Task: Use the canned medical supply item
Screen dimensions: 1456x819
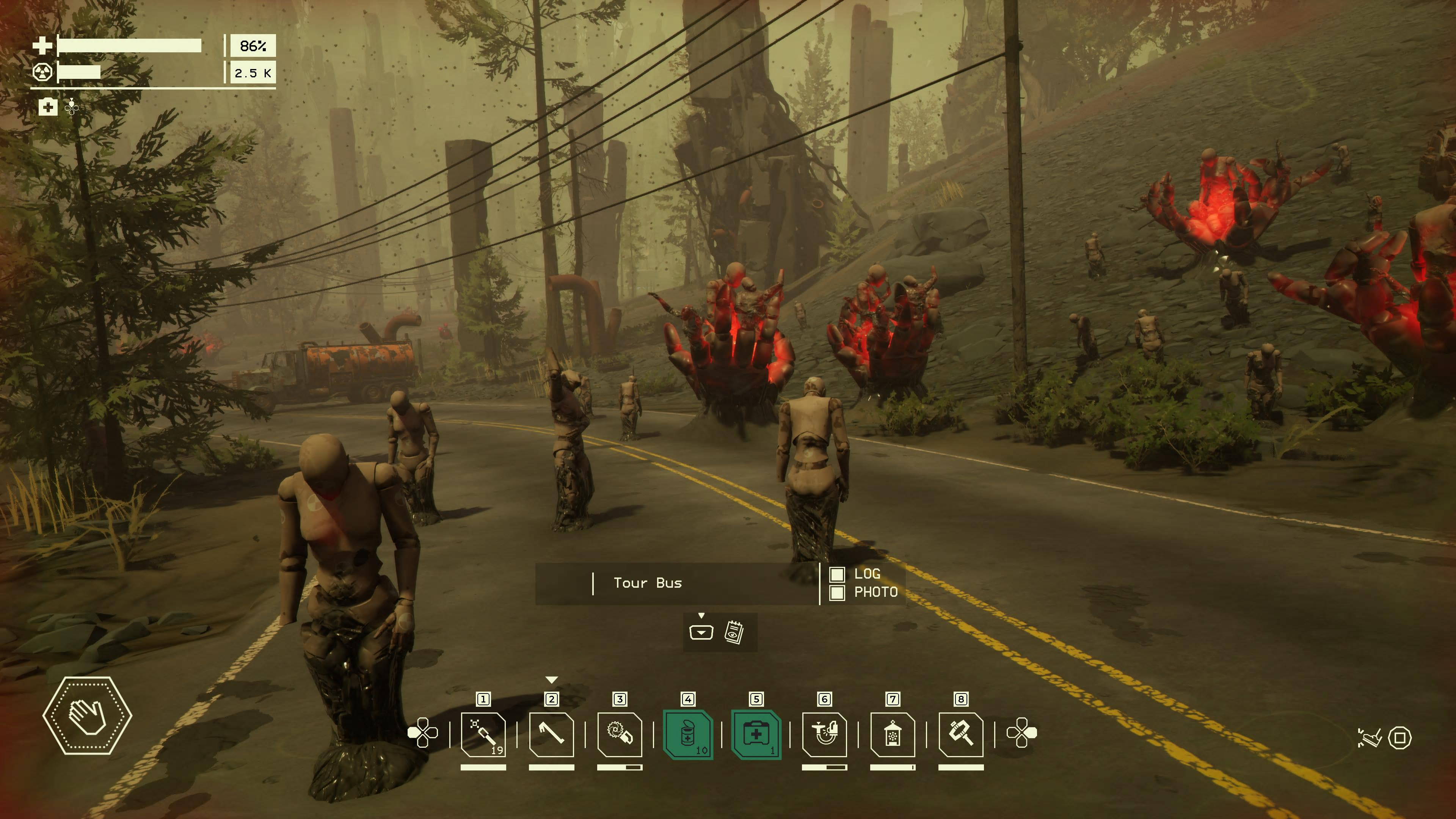Action: [688, 734]
